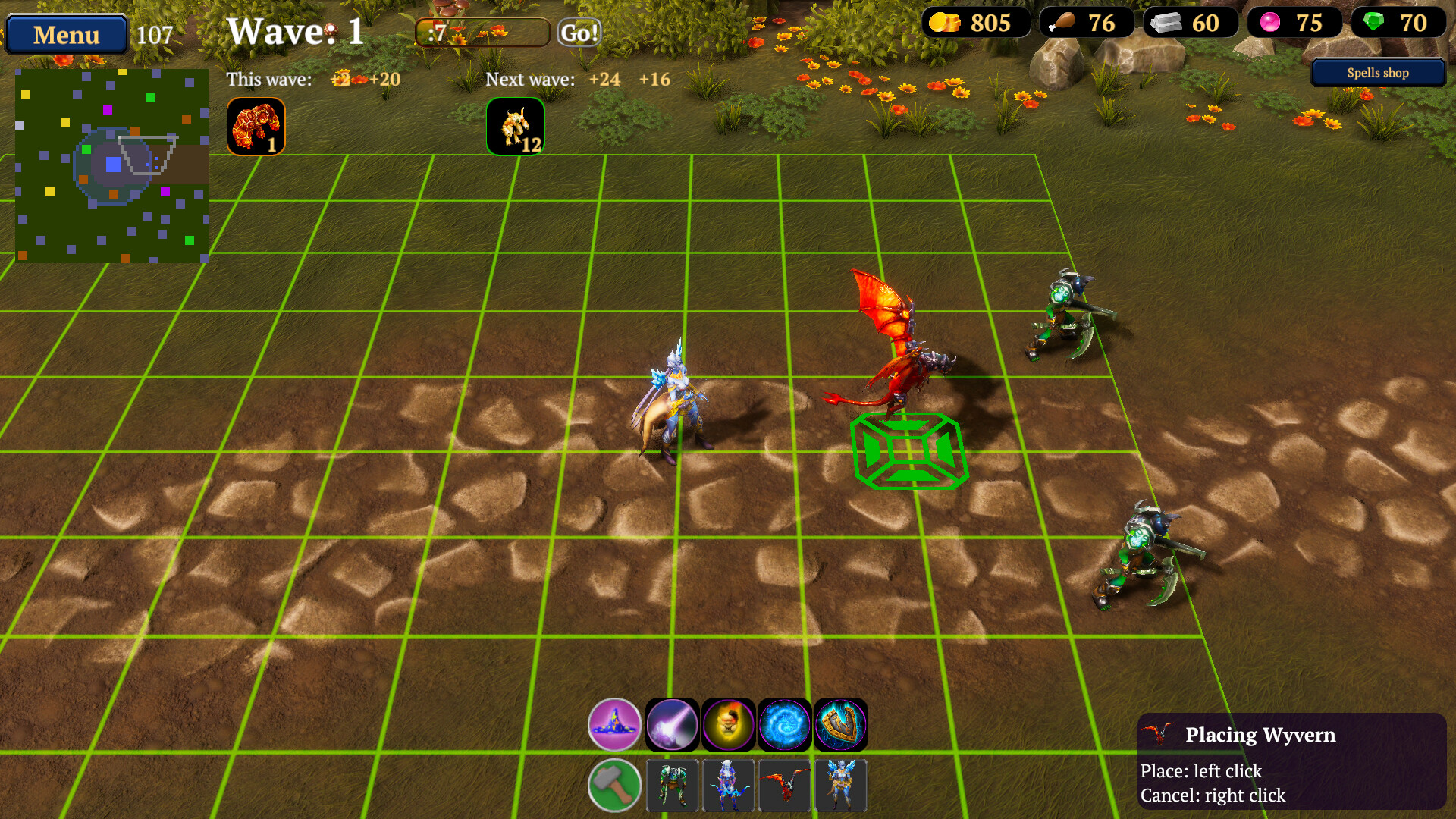Activate the blue vortex spell icon
The image size is (1456, 819).
pos(784,724)
